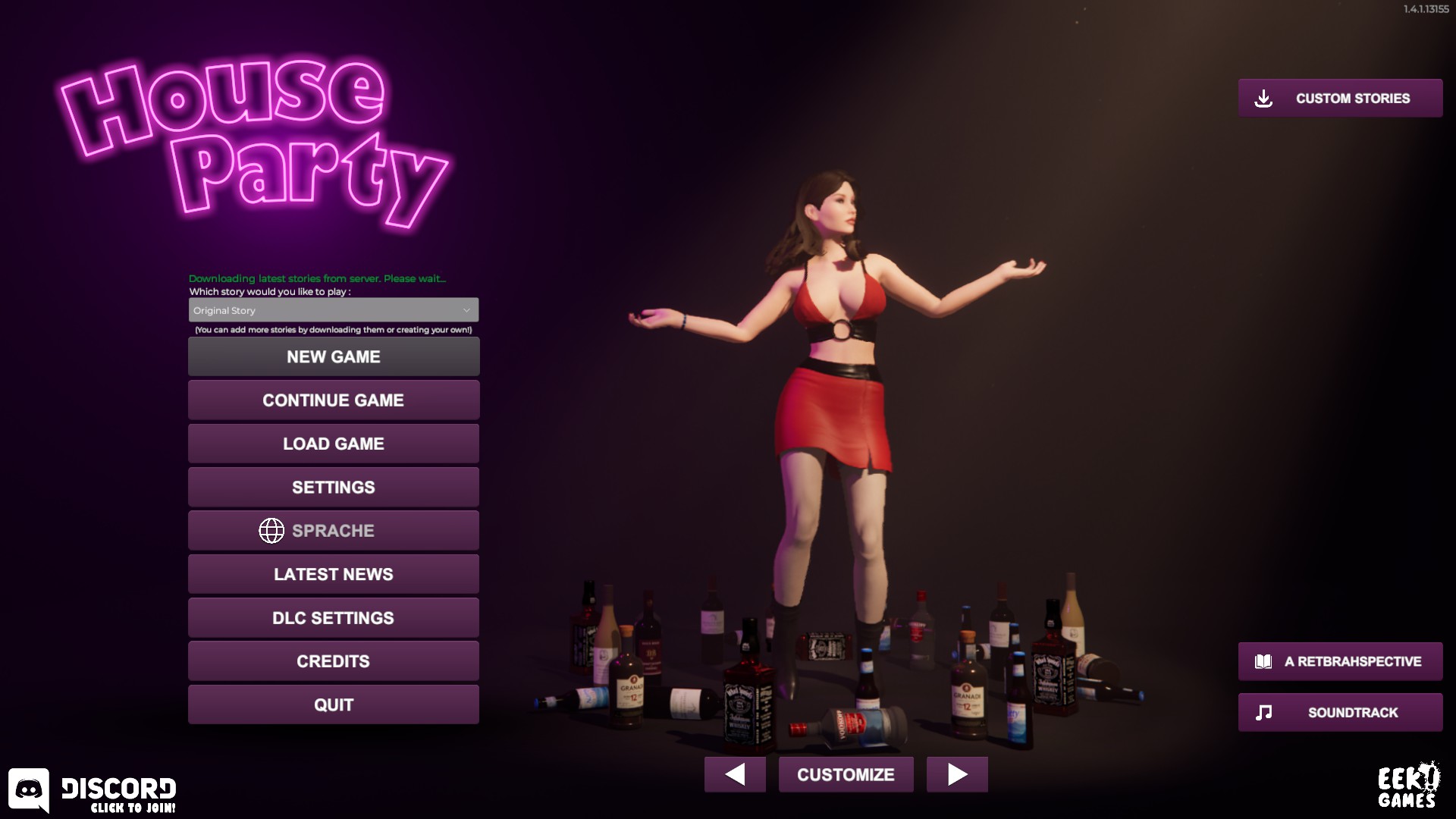The height and width of the screenshot is (819, 1456).
Task: Switch to previous character with left arrow
Action: click(x=735, y=774)
